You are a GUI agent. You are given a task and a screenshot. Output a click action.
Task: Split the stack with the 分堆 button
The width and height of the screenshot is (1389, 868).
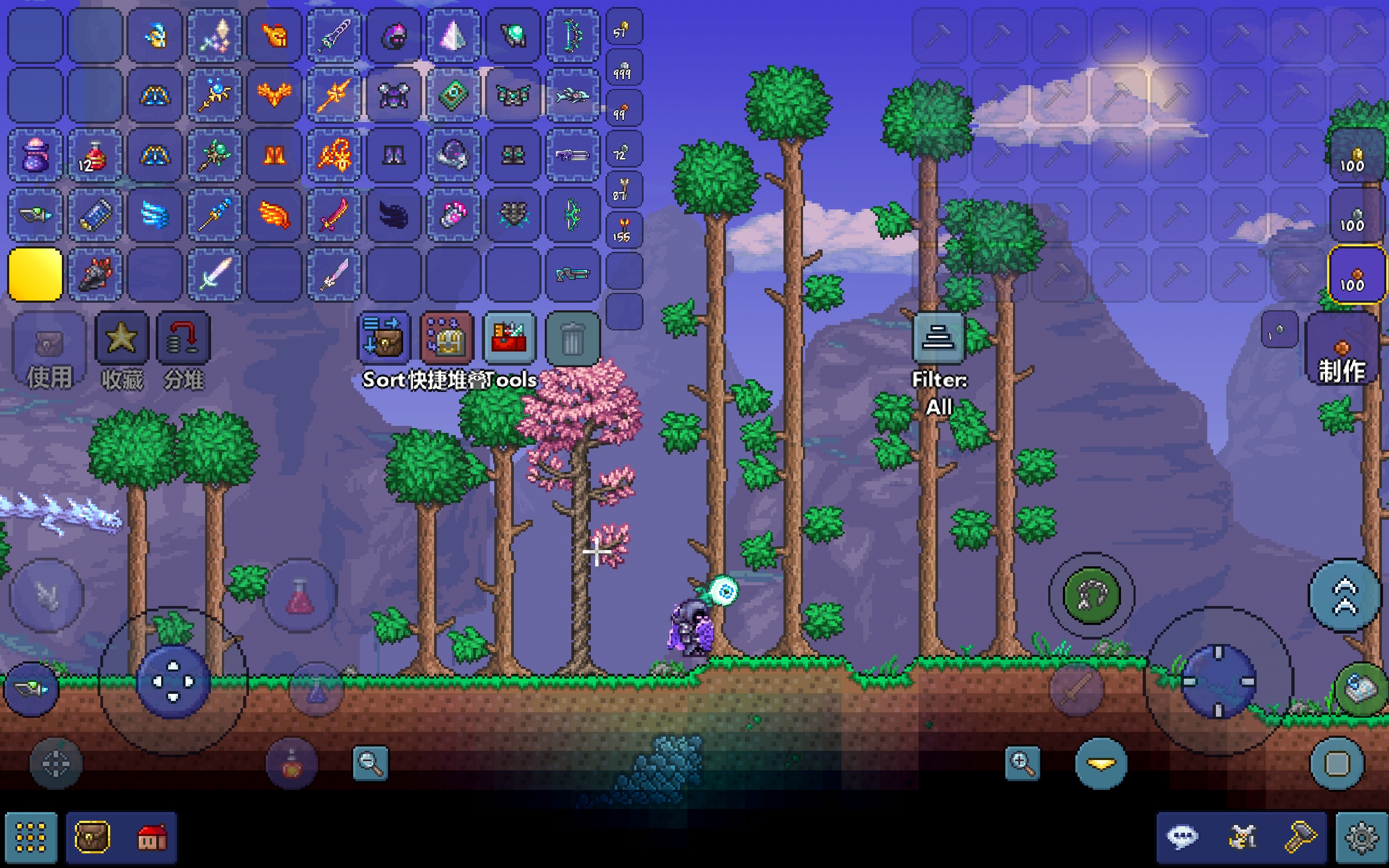[x=183, y=338]
